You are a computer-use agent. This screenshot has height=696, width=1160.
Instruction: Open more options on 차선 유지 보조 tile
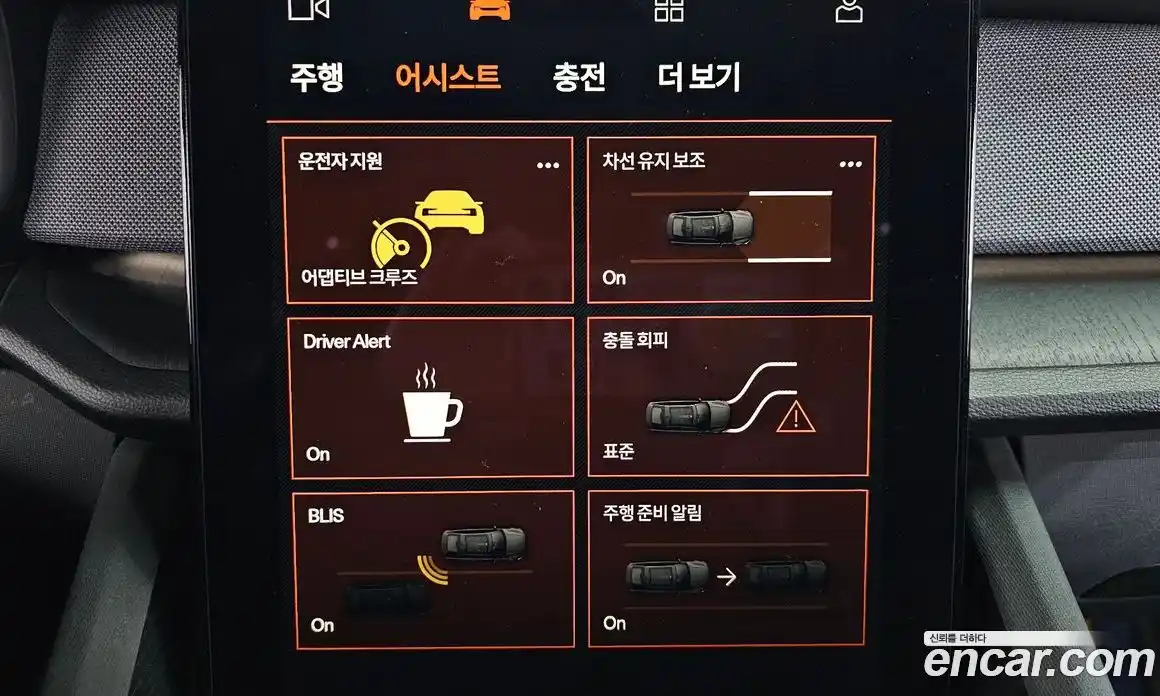(850, 164)
